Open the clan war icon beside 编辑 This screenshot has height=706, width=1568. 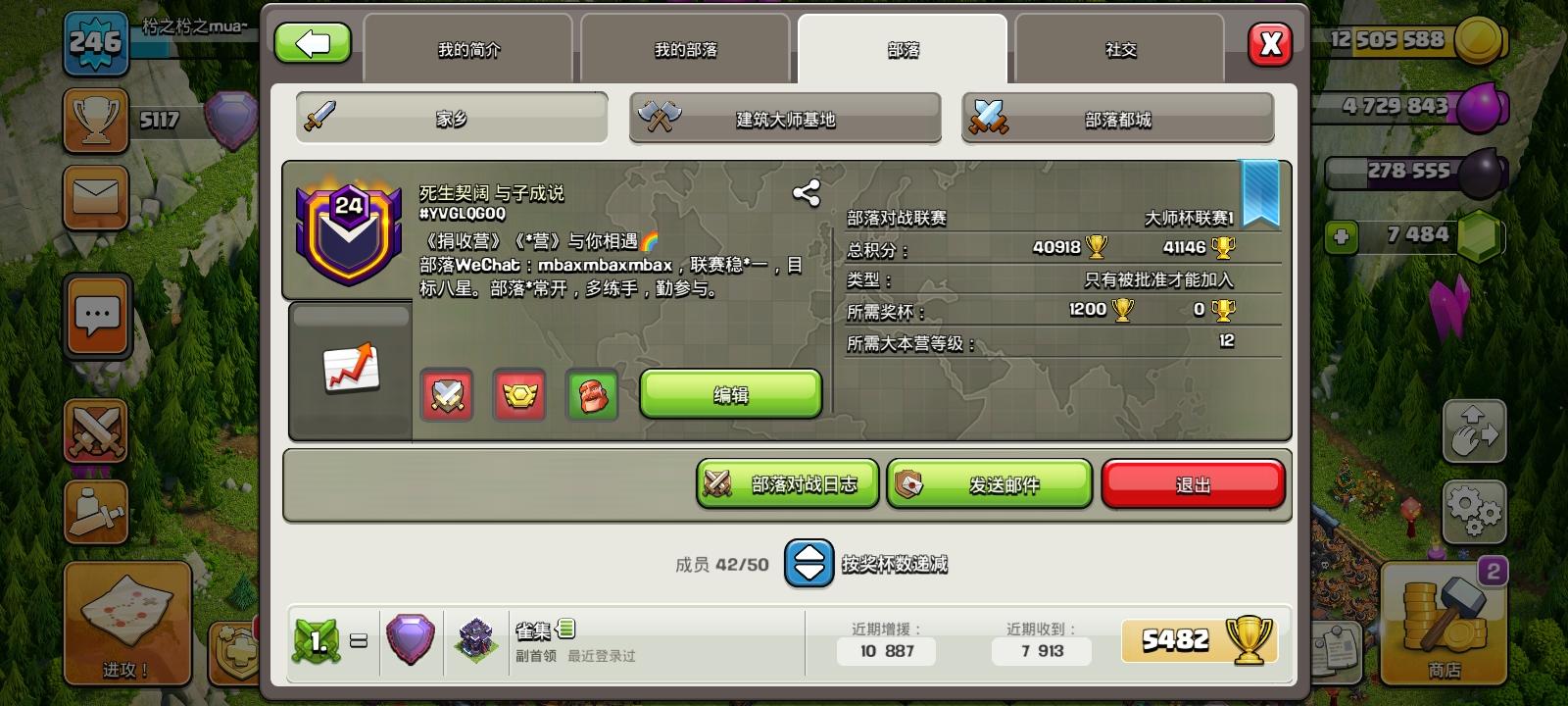446,395
